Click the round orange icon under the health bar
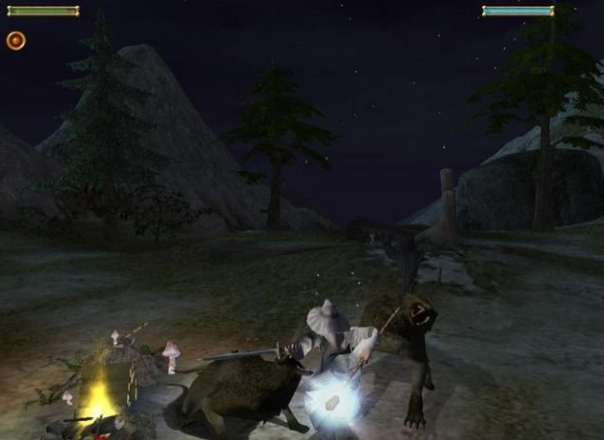 pyautogui.click(x=16, y=40)
